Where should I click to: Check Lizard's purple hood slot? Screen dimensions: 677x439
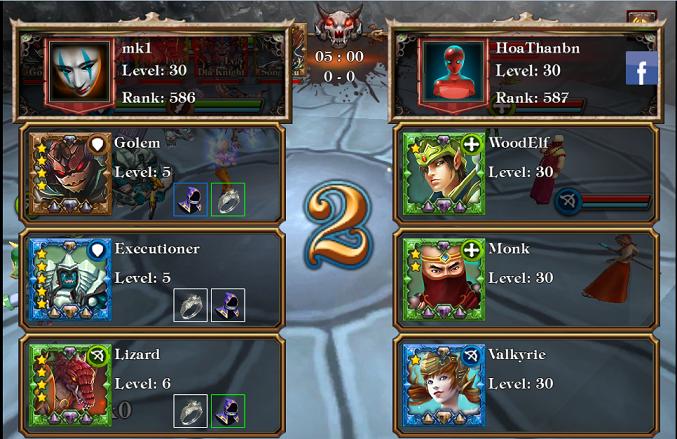coord(228,410)
